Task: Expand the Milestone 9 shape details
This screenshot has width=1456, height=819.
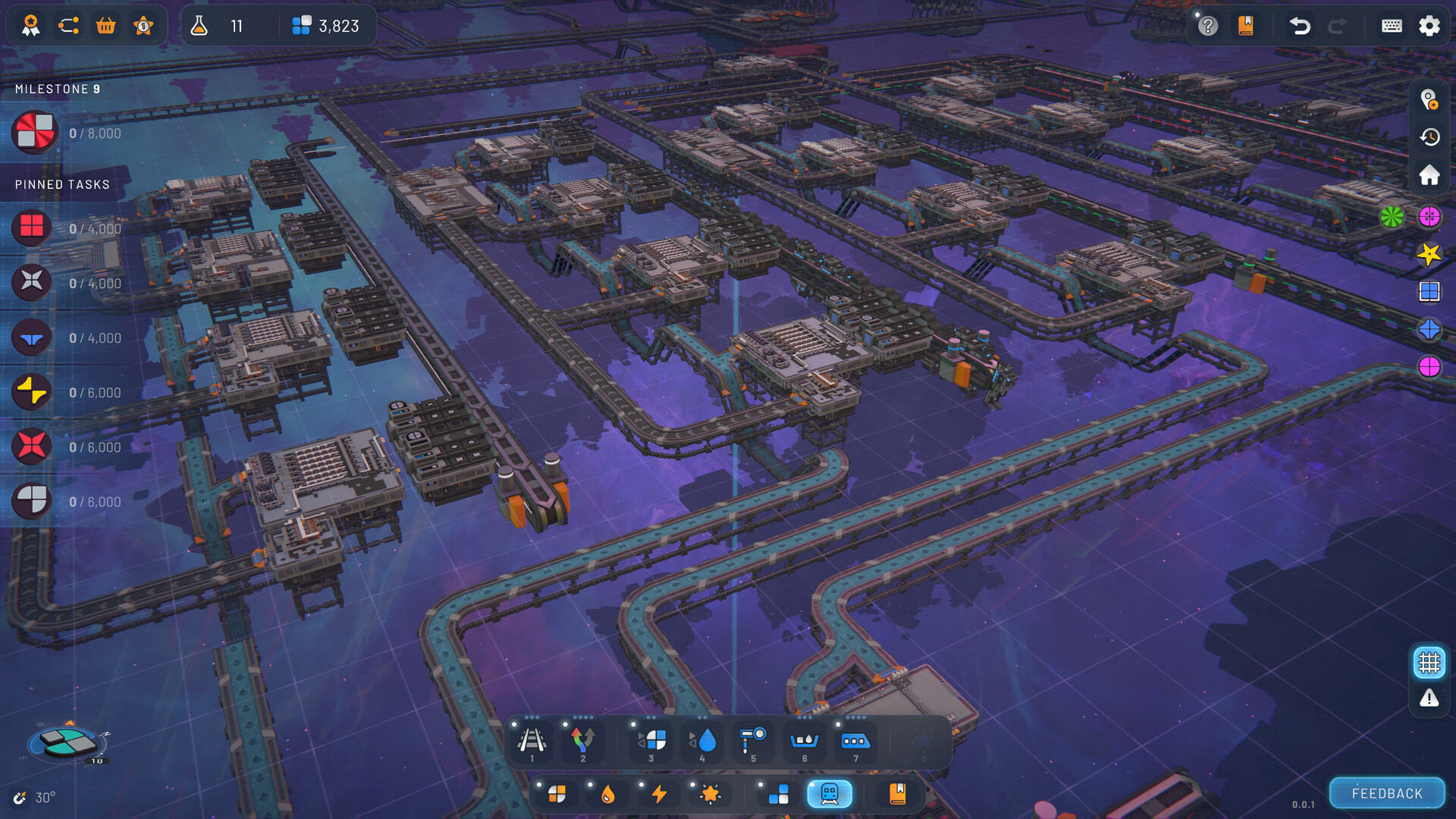Action: [34, 132]
